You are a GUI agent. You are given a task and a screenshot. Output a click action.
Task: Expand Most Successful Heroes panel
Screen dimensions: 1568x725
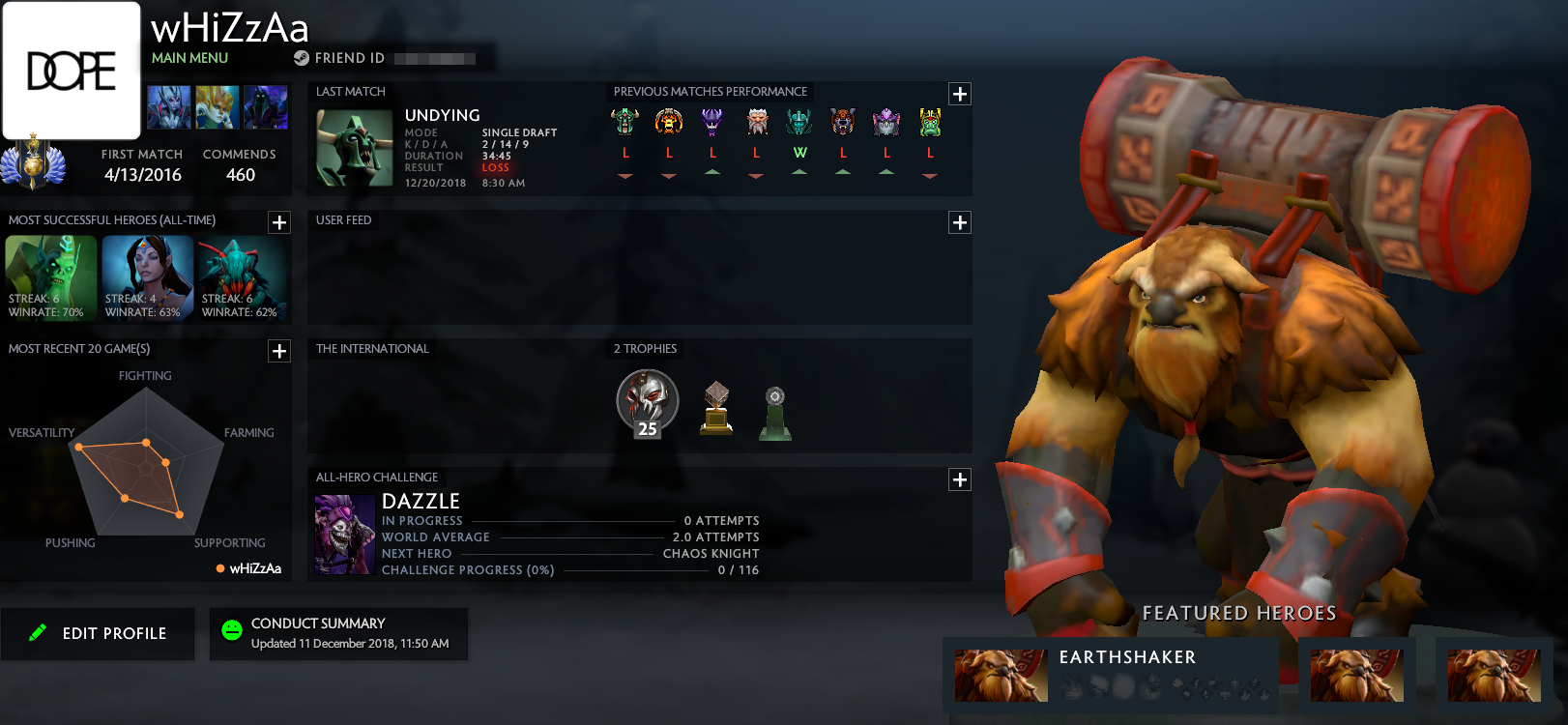279,222
